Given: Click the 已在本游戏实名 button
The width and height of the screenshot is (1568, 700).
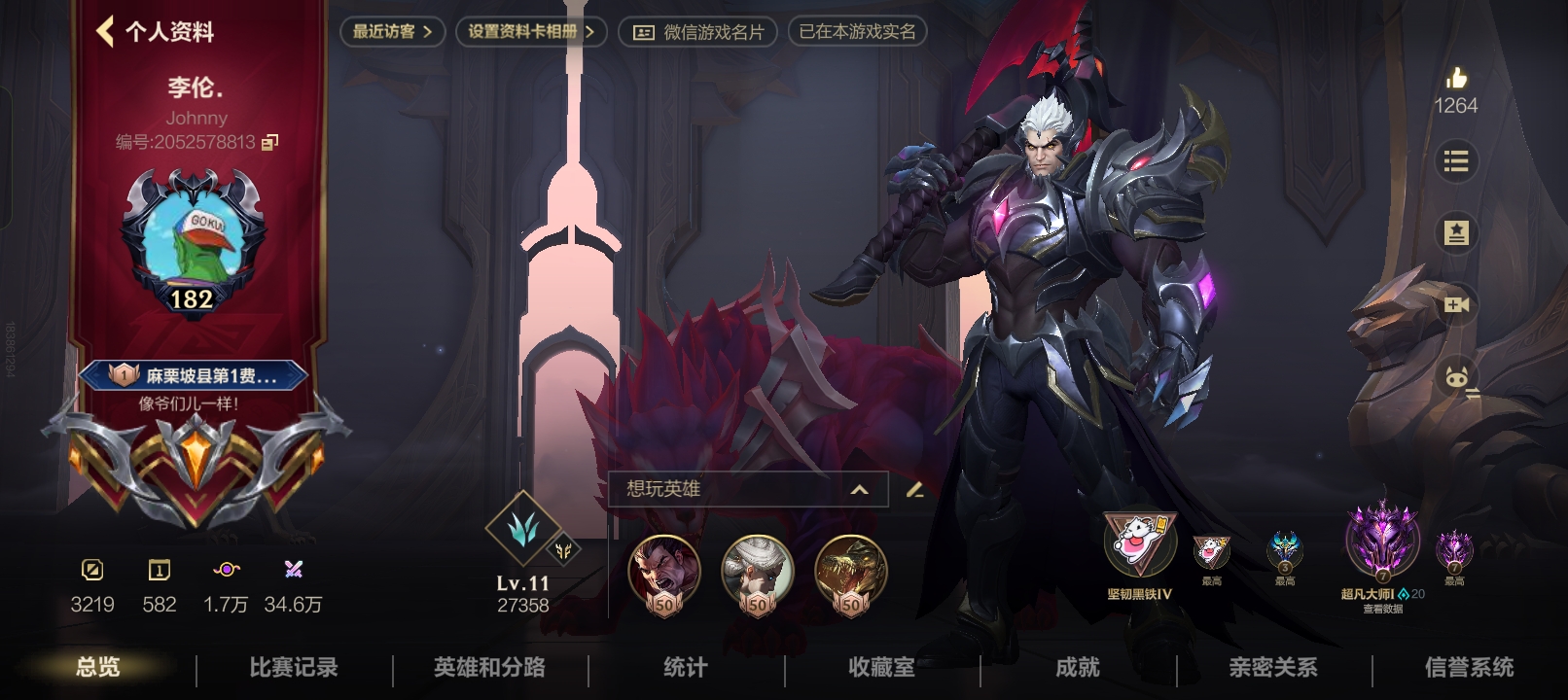Looking at the screenshot, I should click(x=857, y=32).
